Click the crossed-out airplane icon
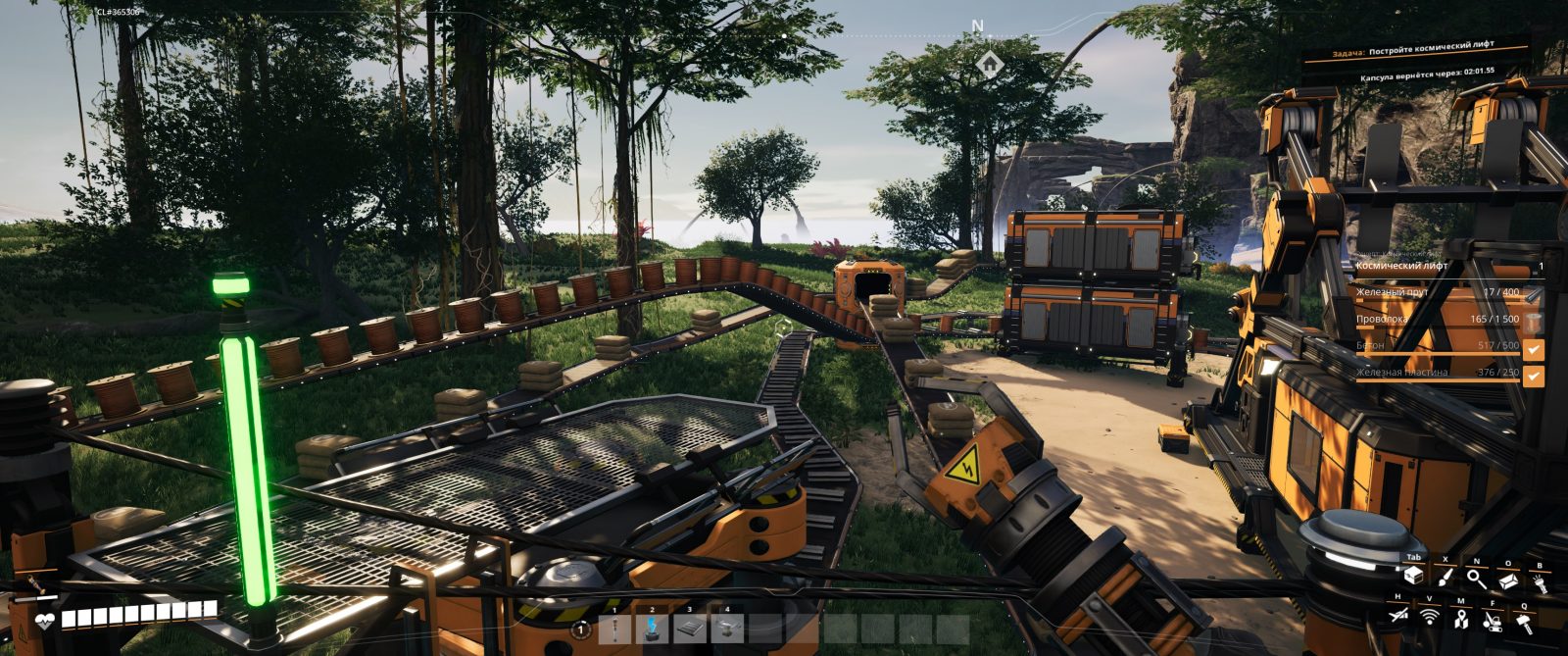 [1398, 615]
